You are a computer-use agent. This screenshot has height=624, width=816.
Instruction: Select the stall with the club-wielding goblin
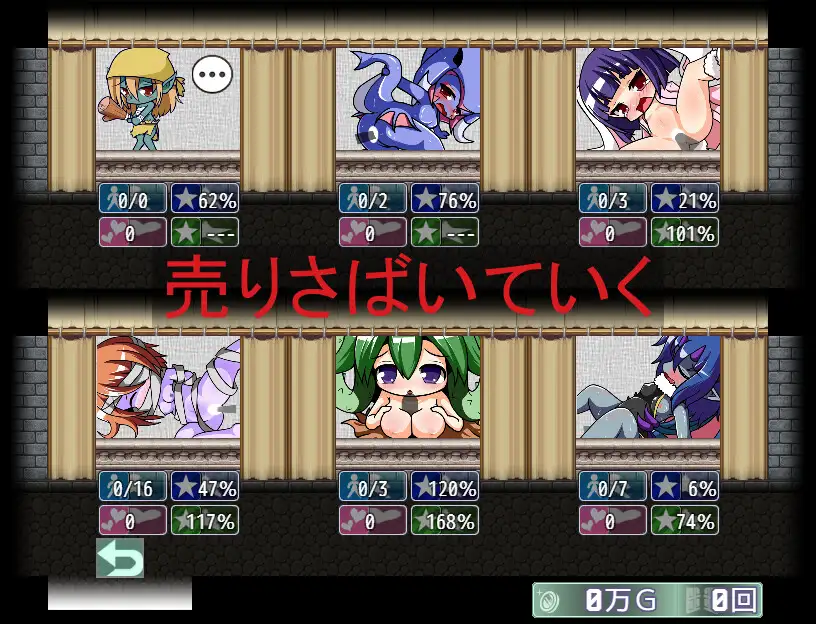pos(168,100)
